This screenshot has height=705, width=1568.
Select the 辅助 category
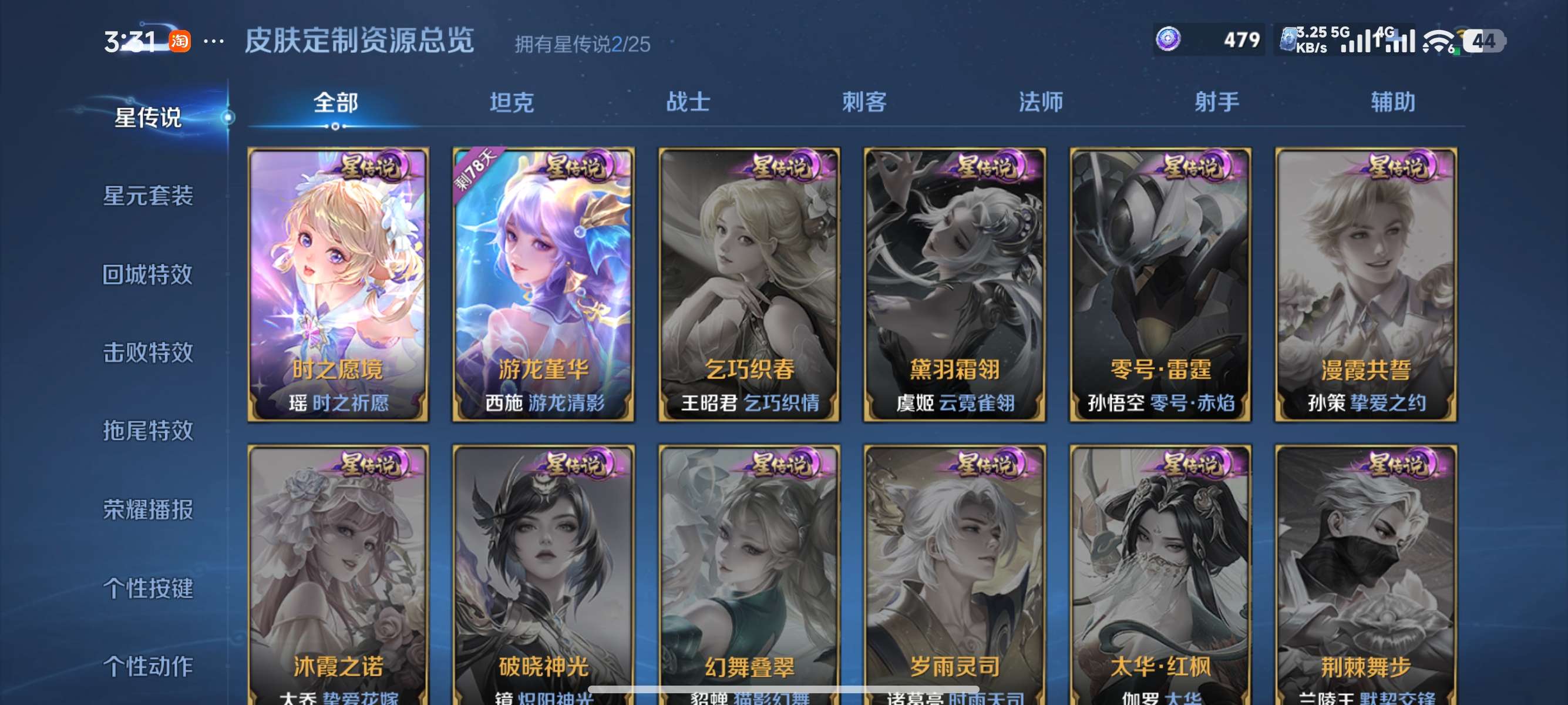click(1394, 102)
